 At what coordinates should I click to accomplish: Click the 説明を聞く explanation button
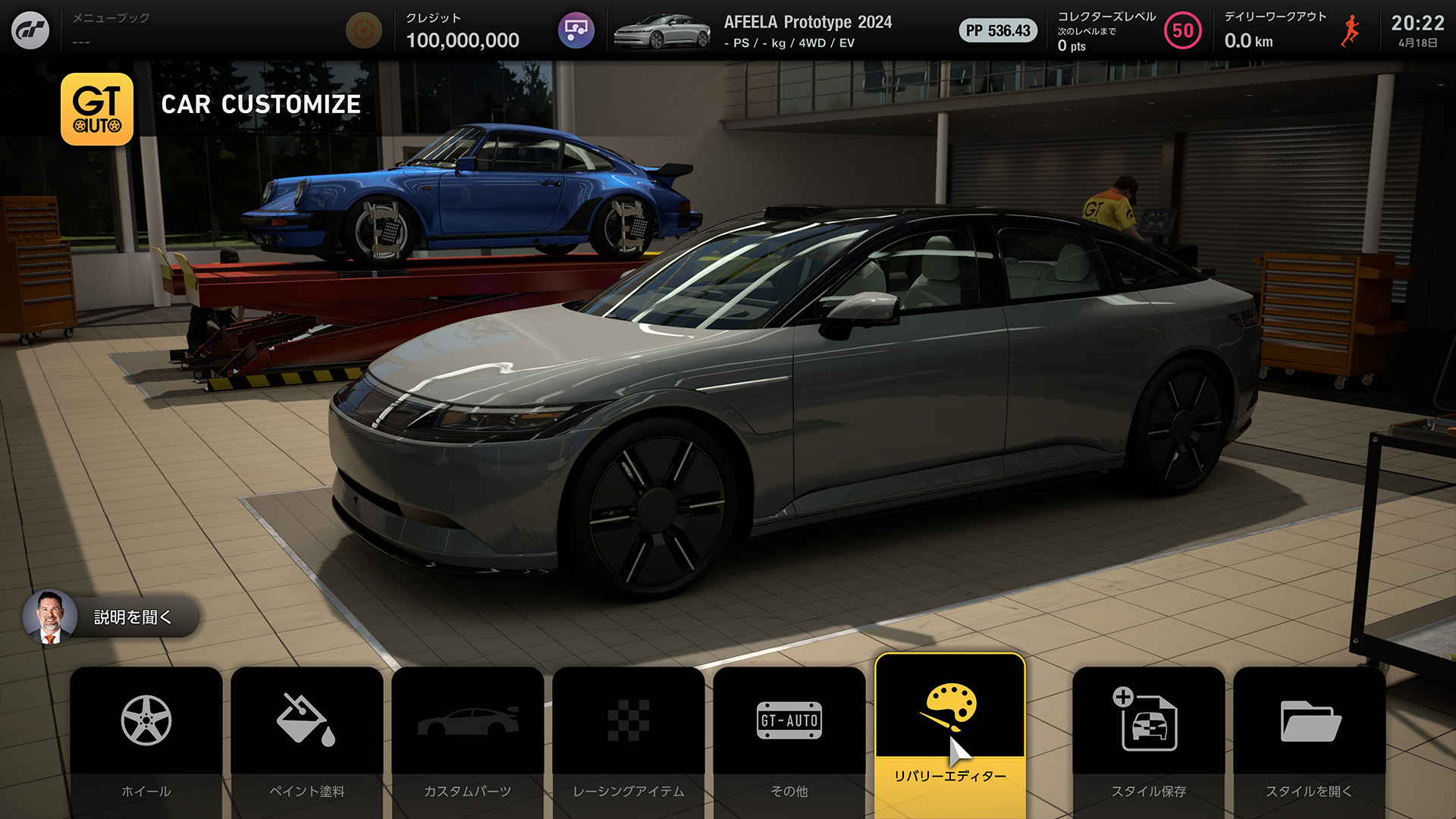pos(111,617)
